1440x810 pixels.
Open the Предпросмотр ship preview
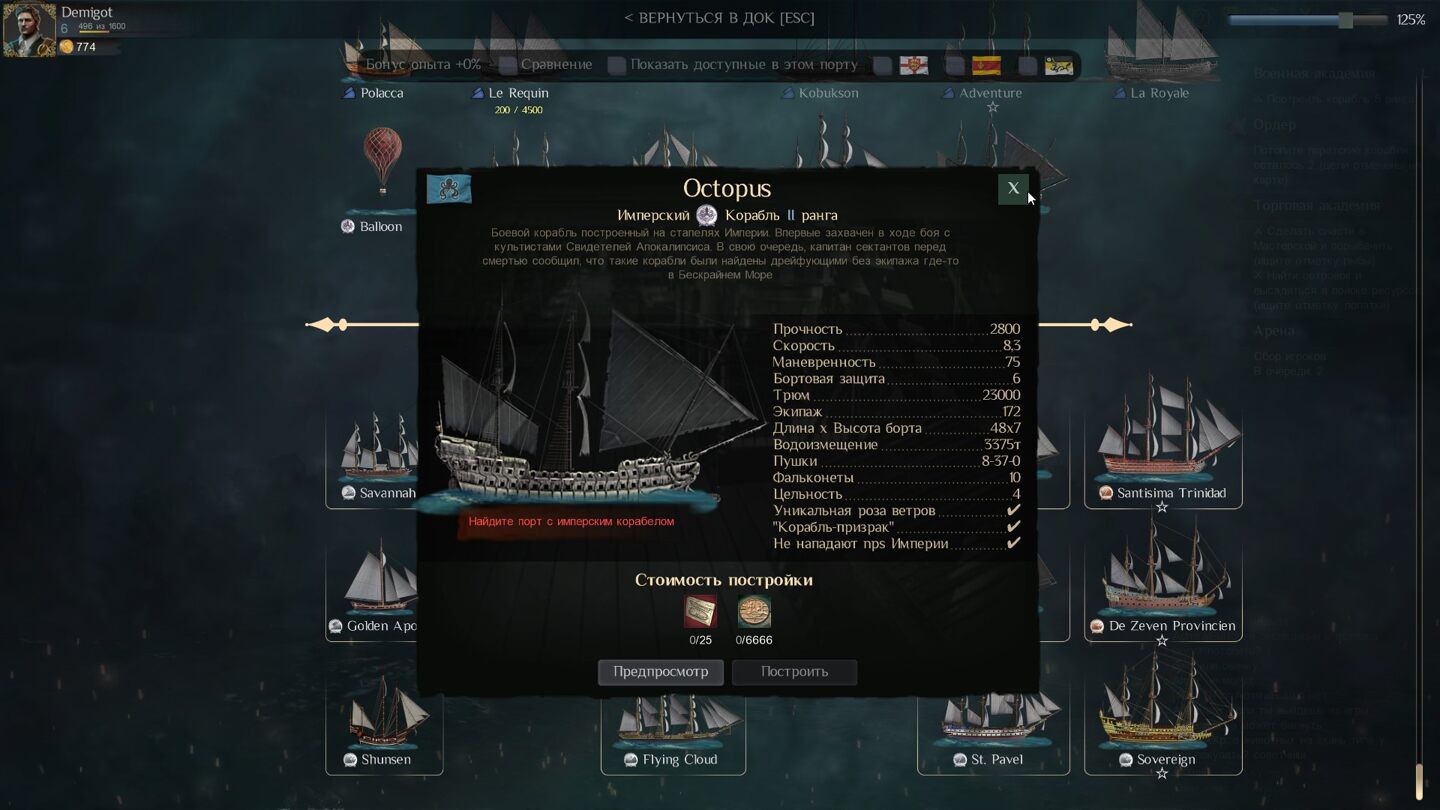[660, 672]
